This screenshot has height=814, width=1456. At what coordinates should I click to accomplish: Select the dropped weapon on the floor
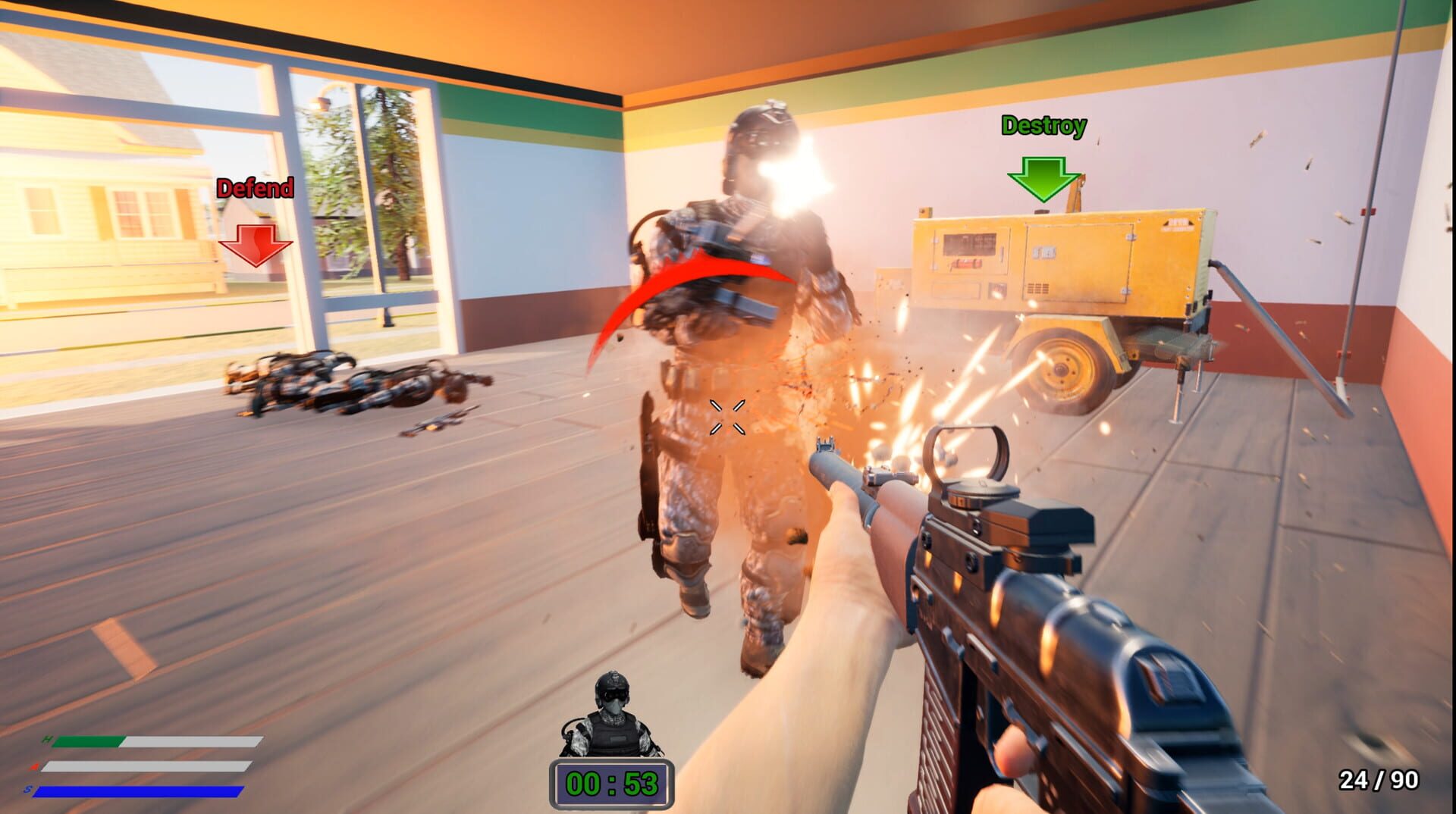pyautogui.click(x=440, y=421)
